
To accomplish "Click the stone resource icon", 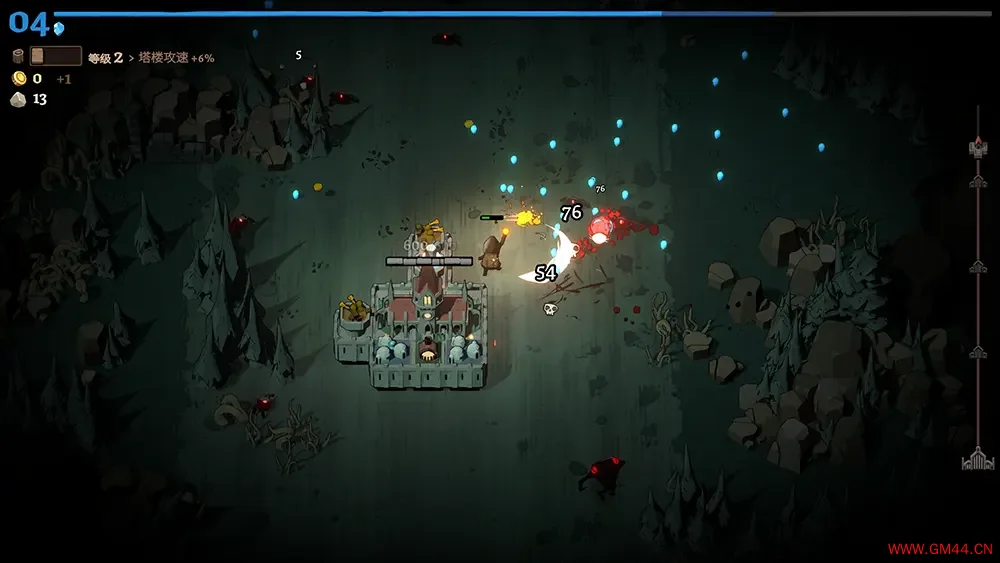I will pos(18,99).
